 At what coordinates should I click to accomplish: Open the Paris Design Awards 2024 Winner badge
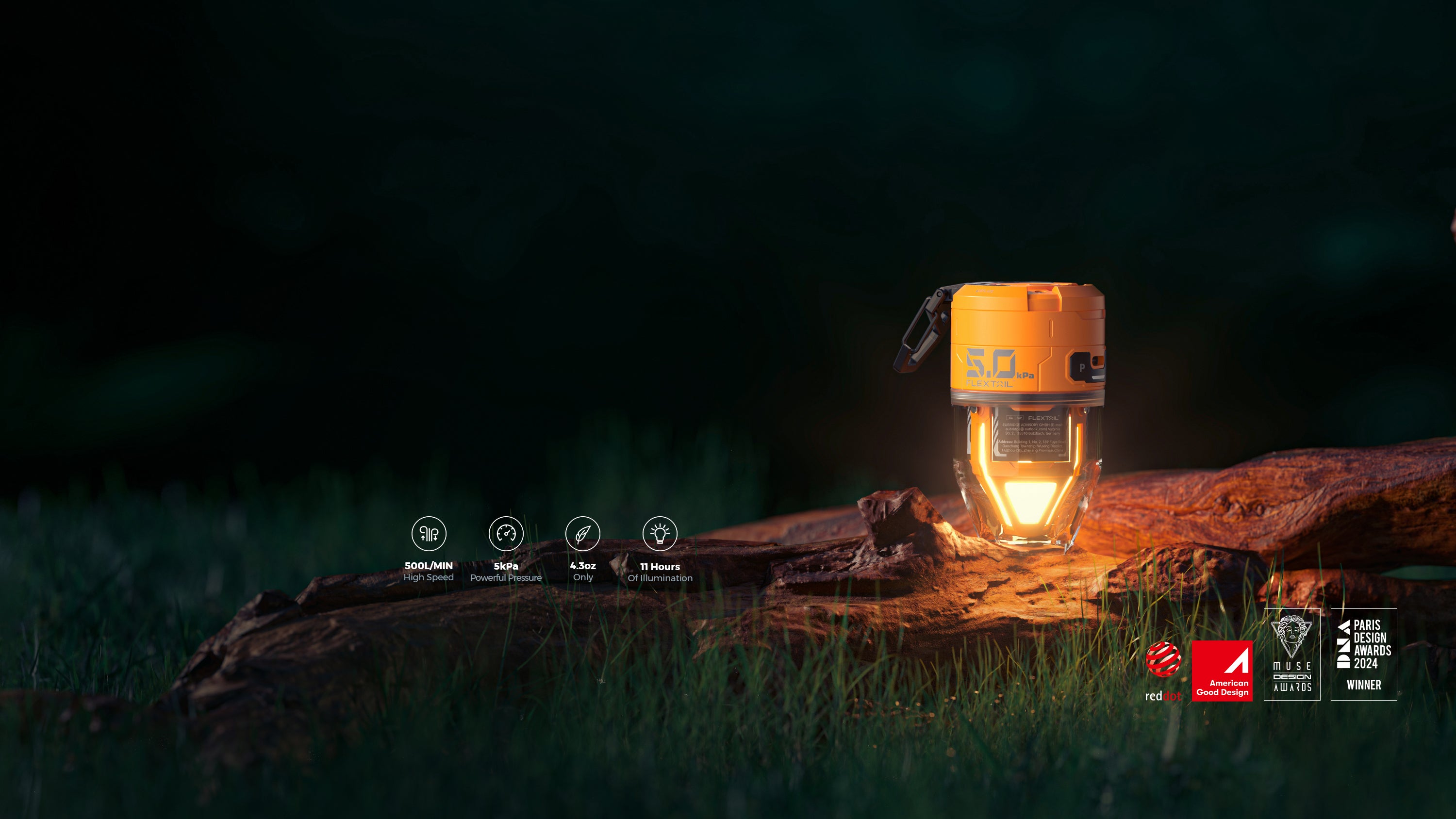coord(1363,654)
